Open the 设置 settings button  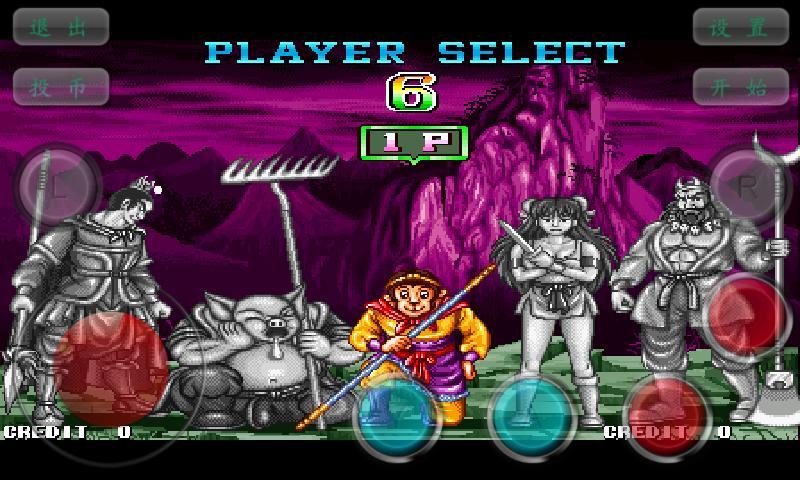(739, 27)
